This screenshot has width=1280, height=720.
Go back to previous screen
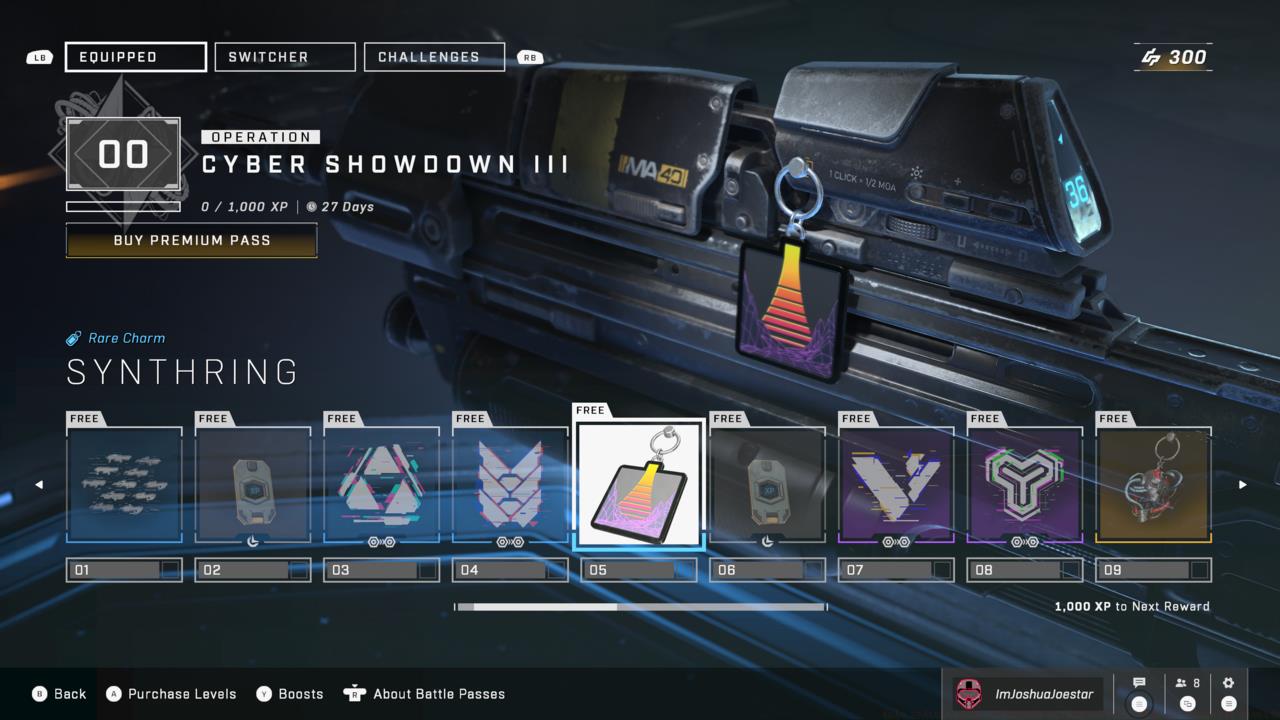(60, 694)
